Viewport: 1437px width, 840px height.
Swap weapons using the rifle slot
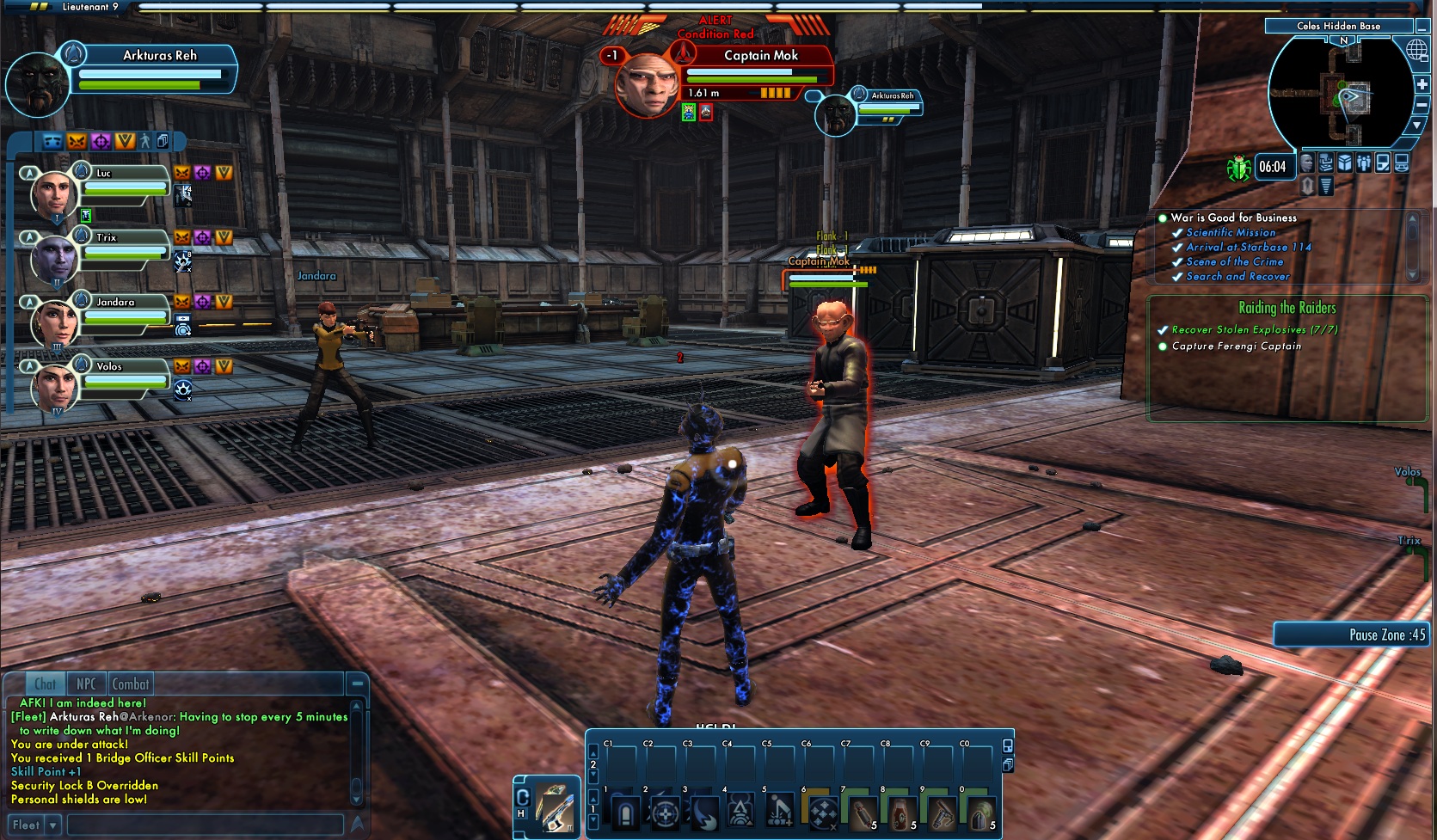pyautogui.click(x=554, y=806)
